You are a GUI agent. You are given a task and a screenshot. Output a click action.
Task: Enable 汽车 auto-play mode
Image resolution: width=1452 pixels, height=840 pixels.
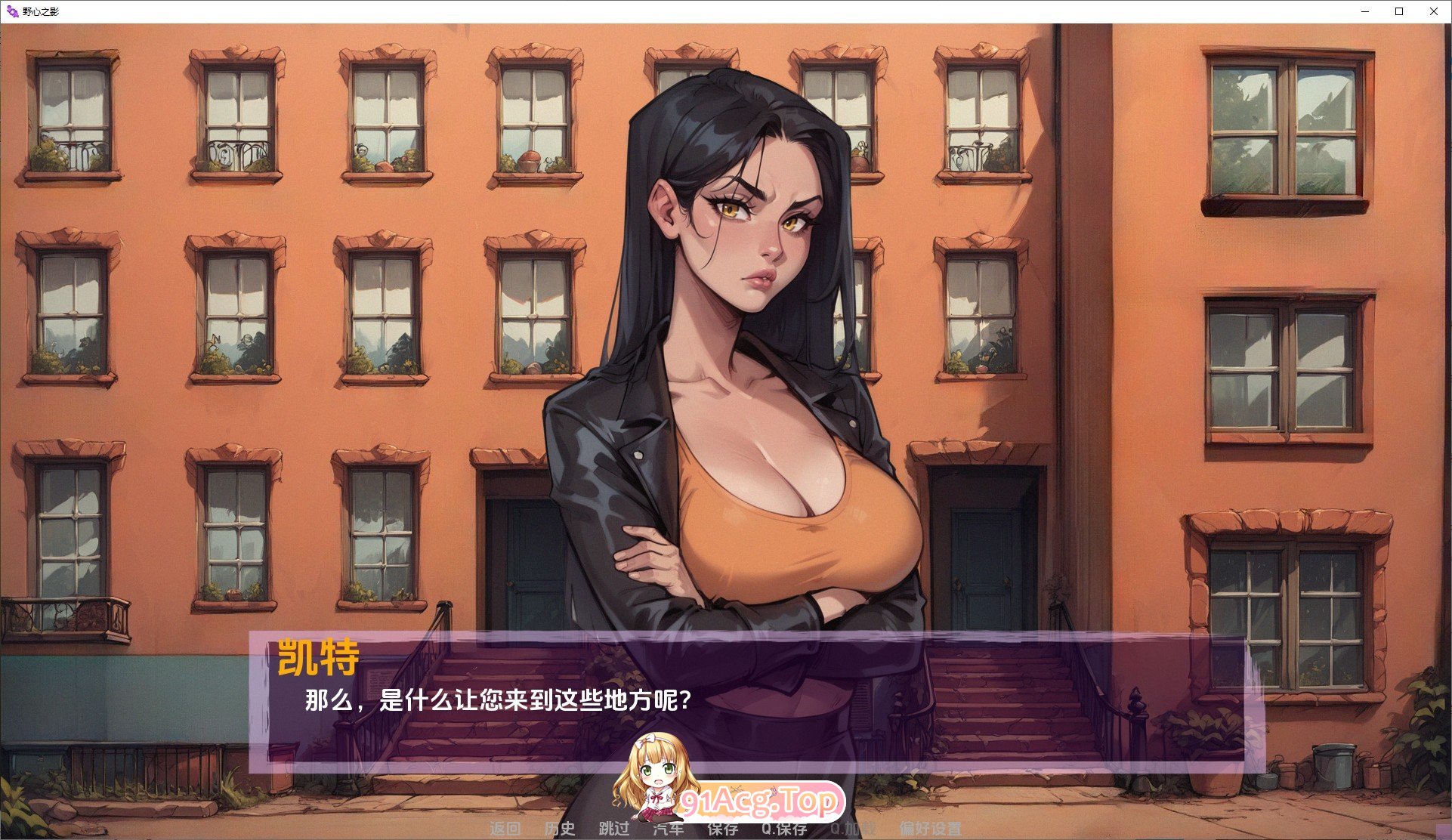click(x=669, y=828)
